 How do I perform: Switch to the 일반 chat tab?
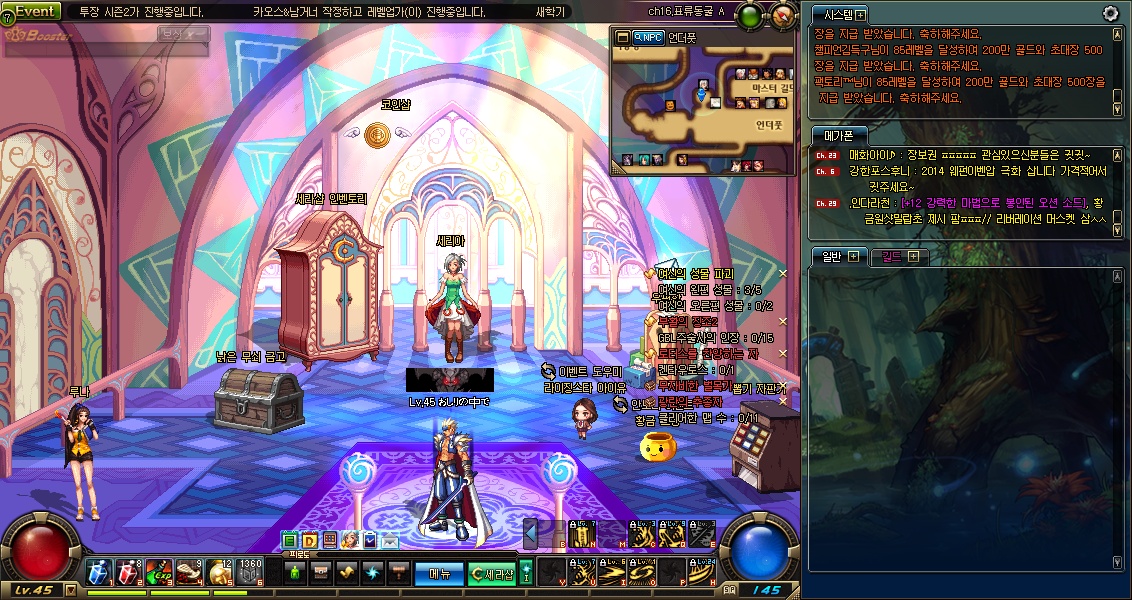(832, 256)
